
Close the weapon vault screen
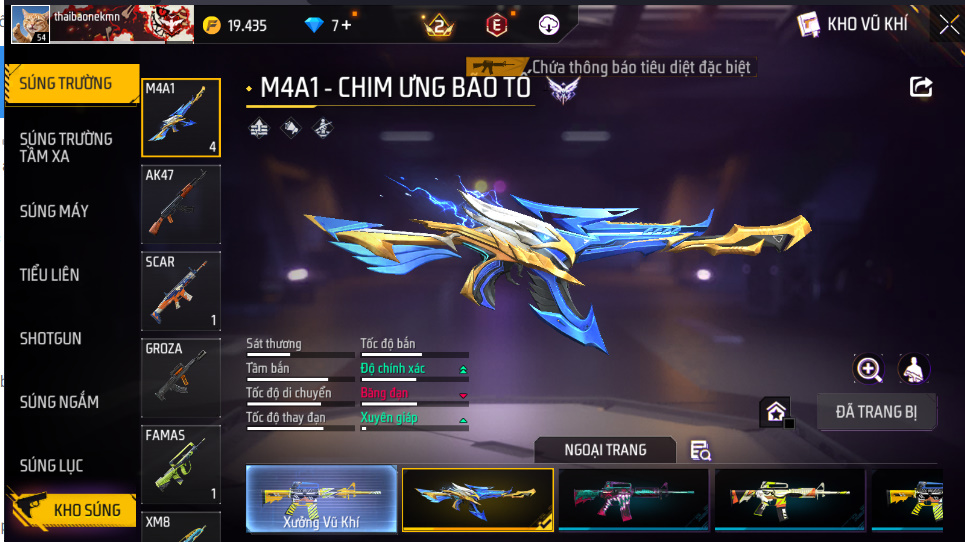947,25
